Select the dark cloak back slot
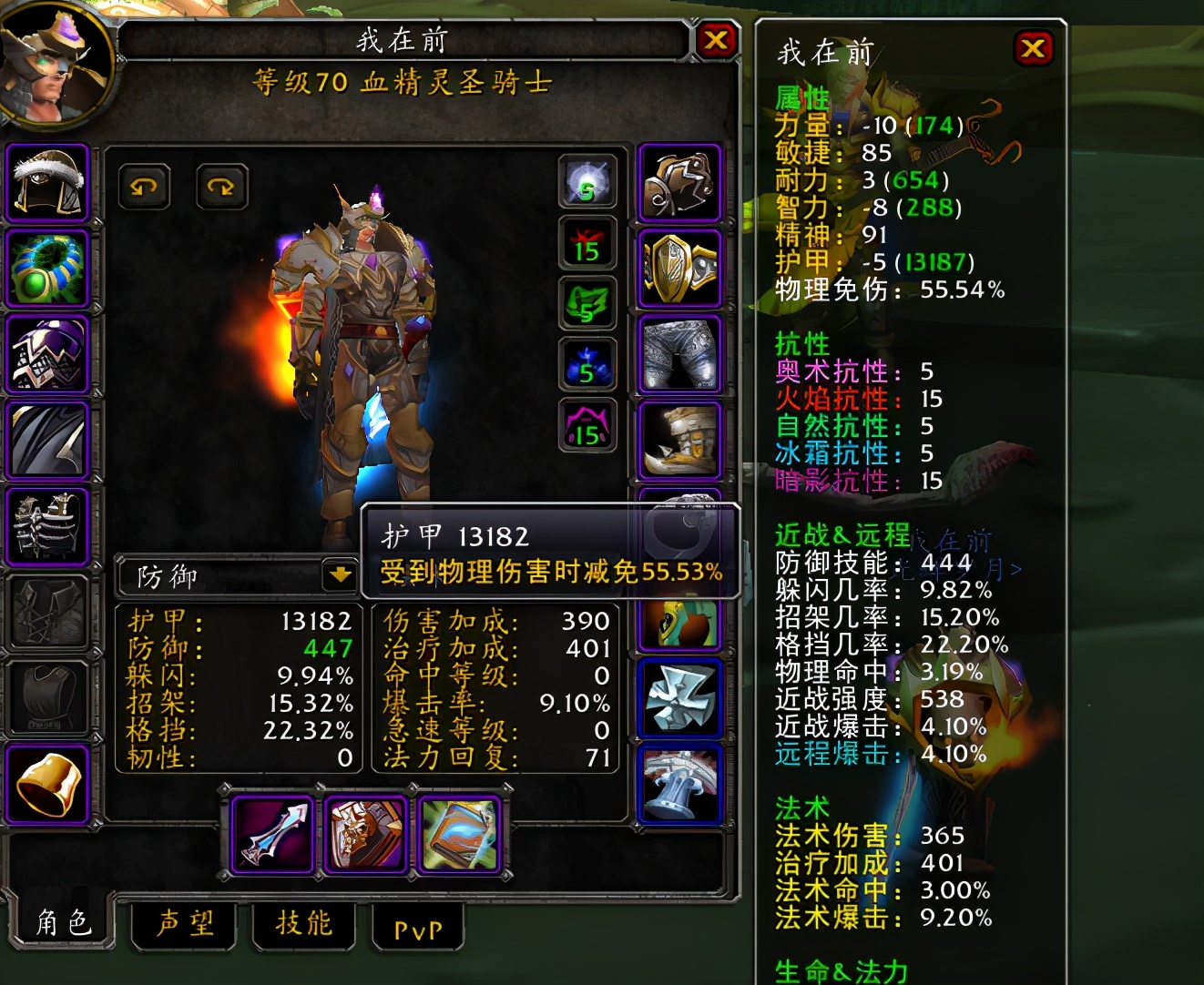The image size is (1204, 985). tap(48, 440)
